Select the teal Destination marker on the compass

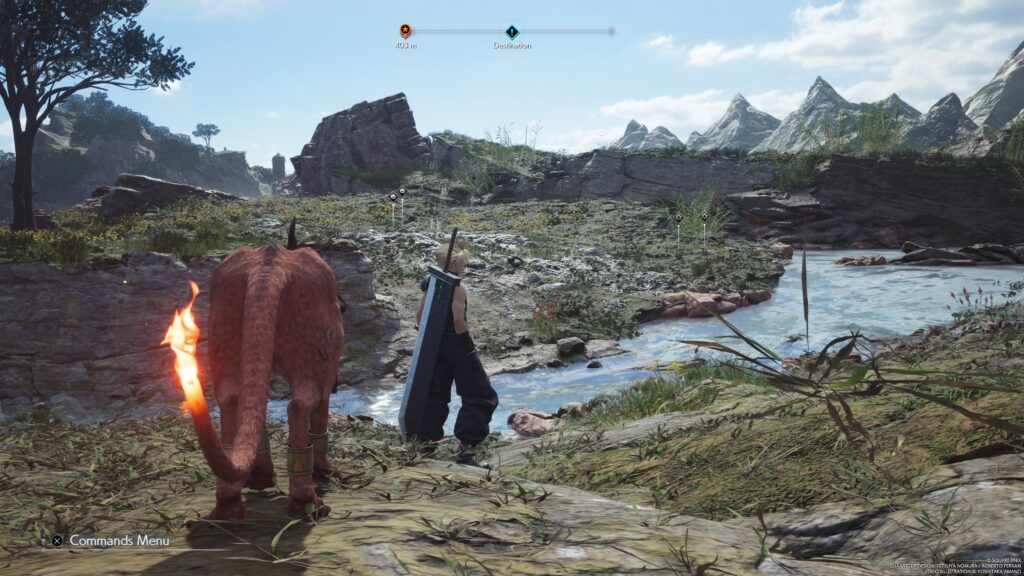click(512, 32)
